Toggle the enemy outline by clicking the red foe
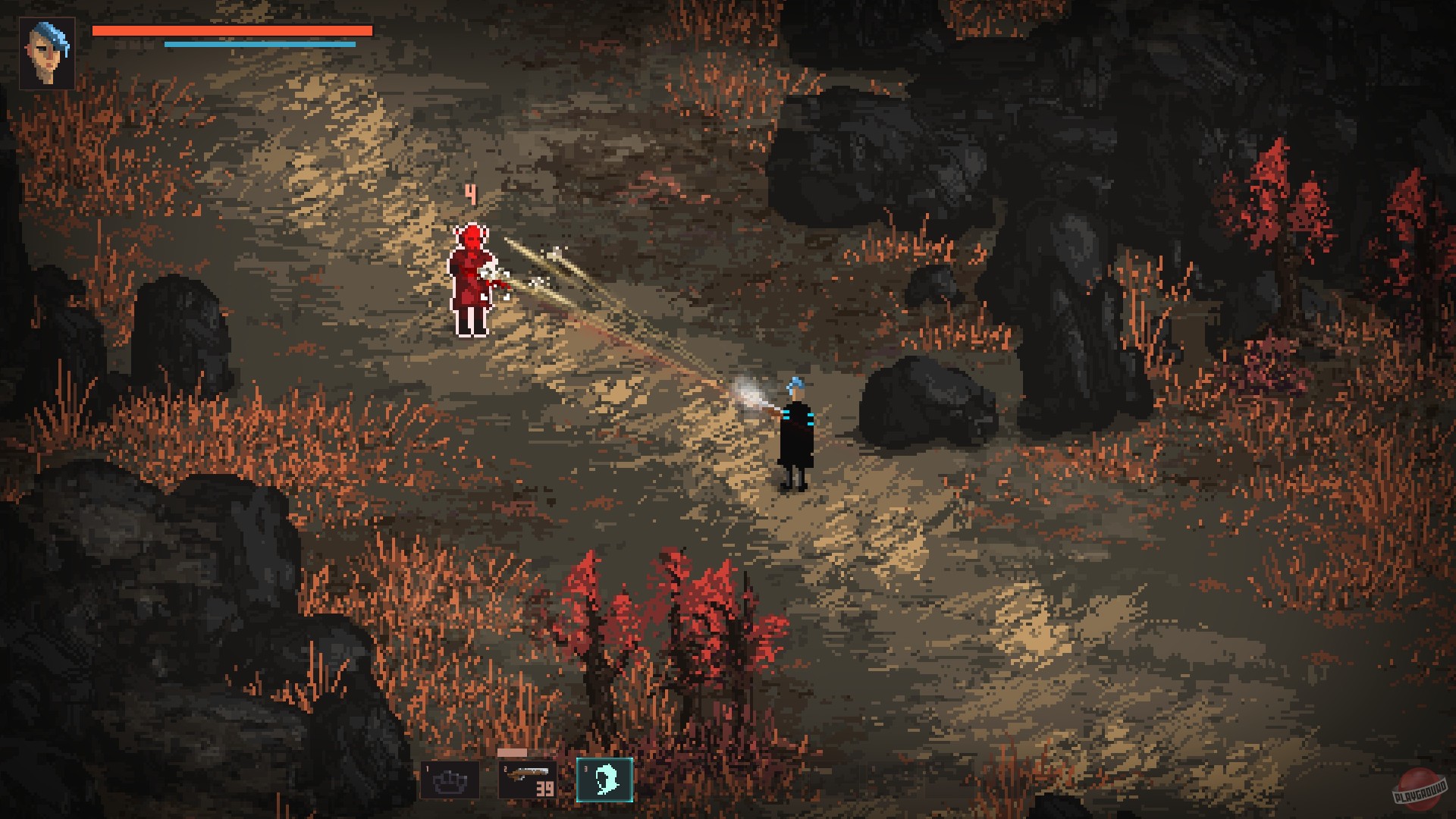The height and width of the screenshot is (819, 1456). click(x=472, y=281)
